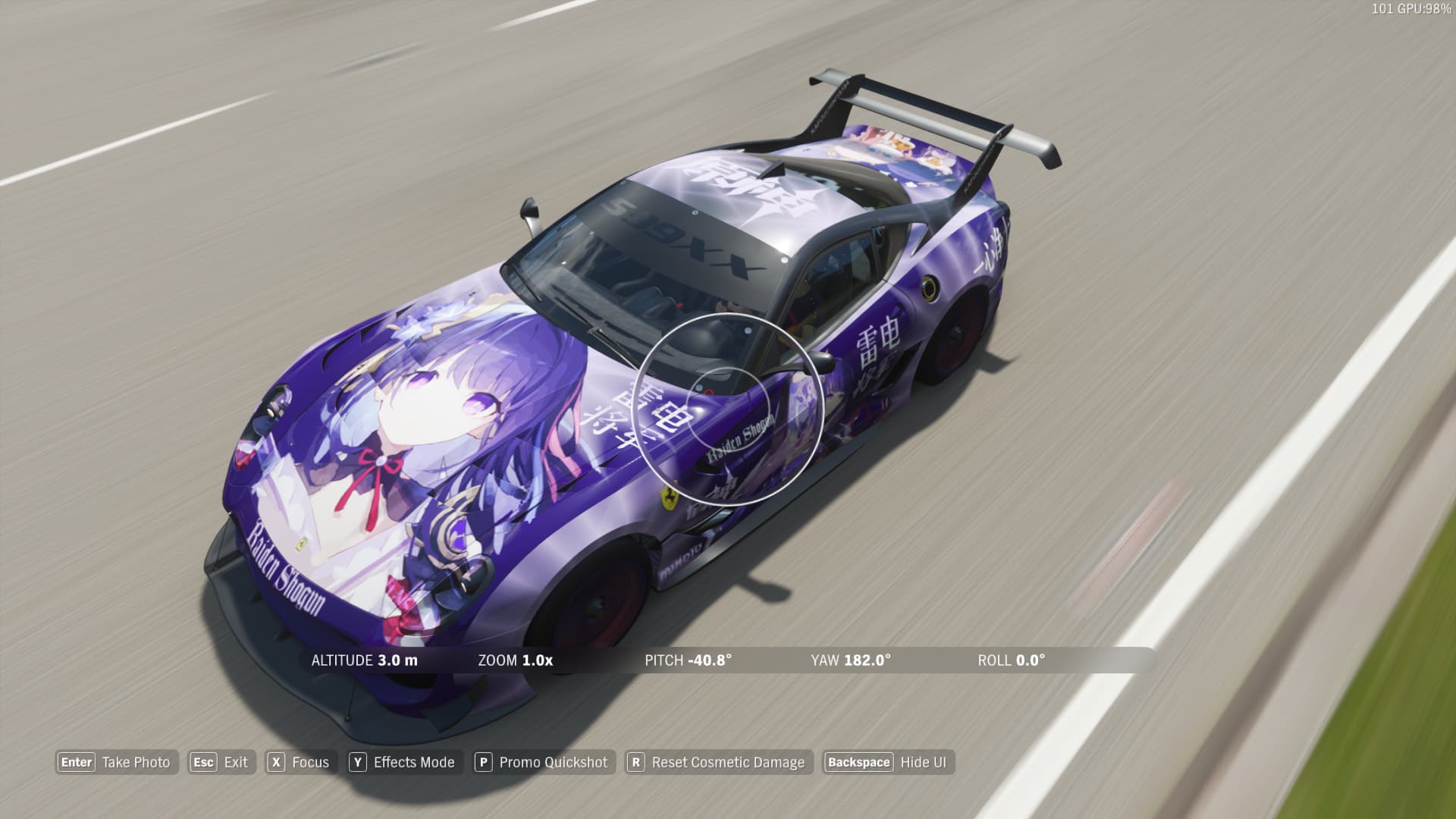1456x819 pixels.
Task: Select the Focus option
Action: [x=300, y=762]
